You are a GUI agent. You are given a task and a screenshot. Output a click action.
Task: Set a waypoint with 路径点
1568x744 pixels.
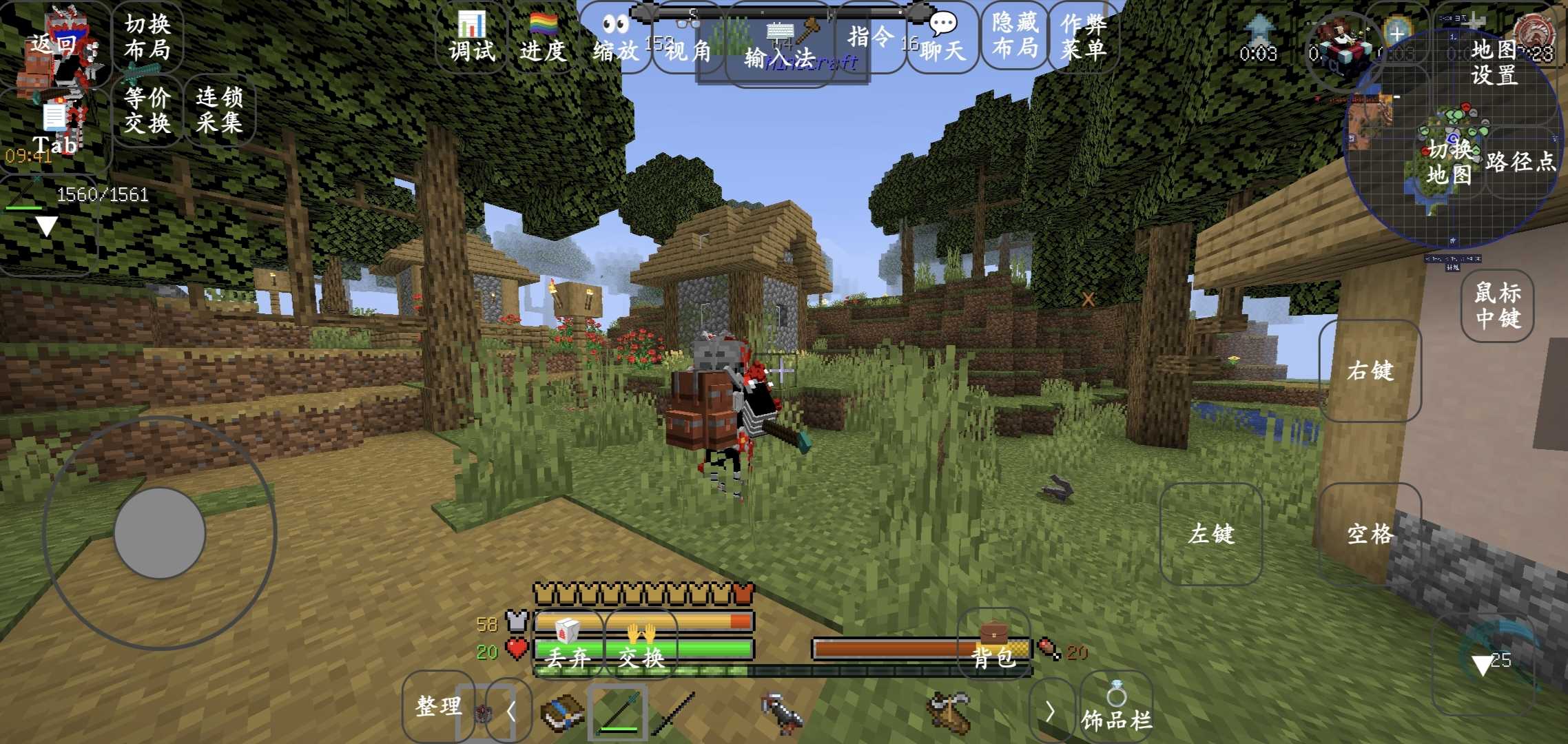1520,162
